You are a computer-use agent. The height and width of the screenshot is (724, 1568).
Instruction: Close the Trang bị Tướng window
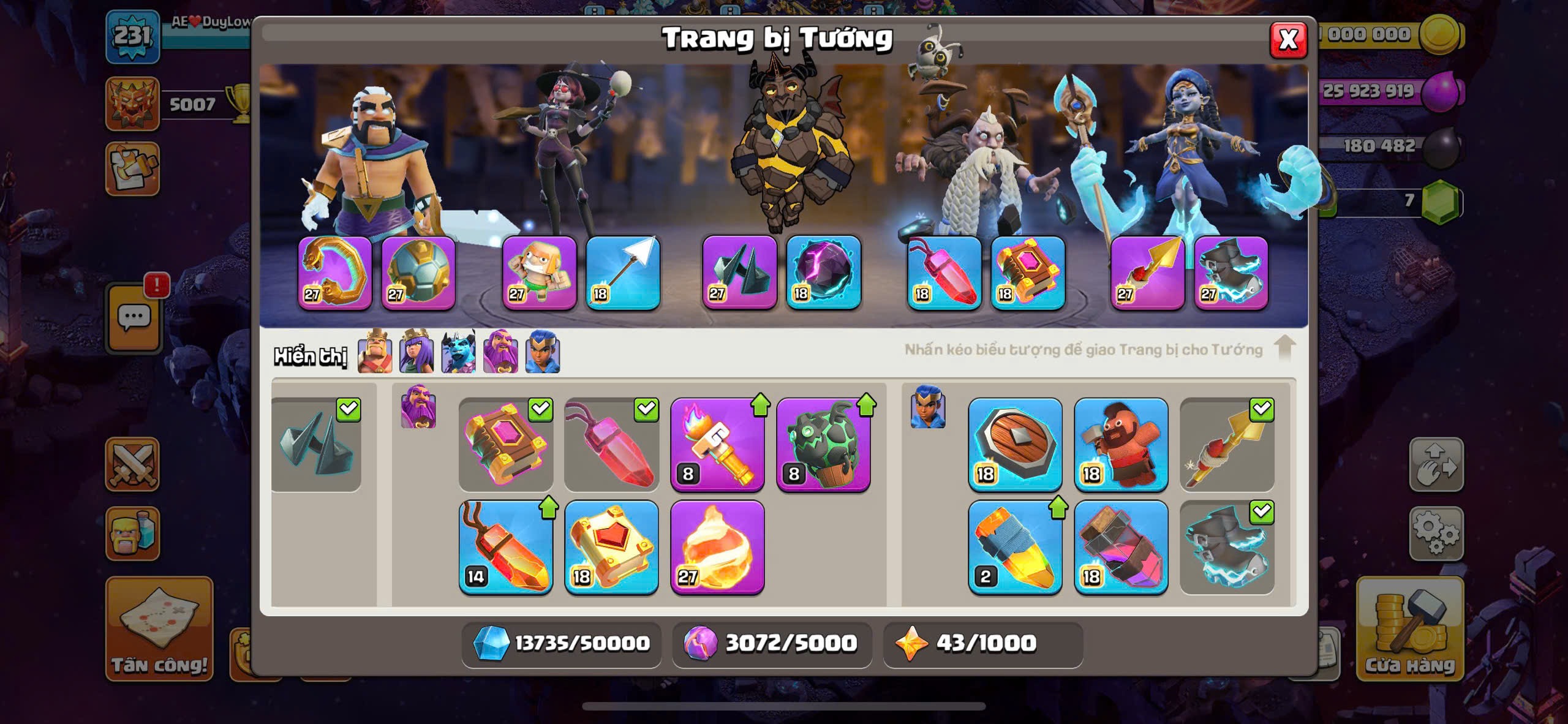click(x=1288, y=40)
